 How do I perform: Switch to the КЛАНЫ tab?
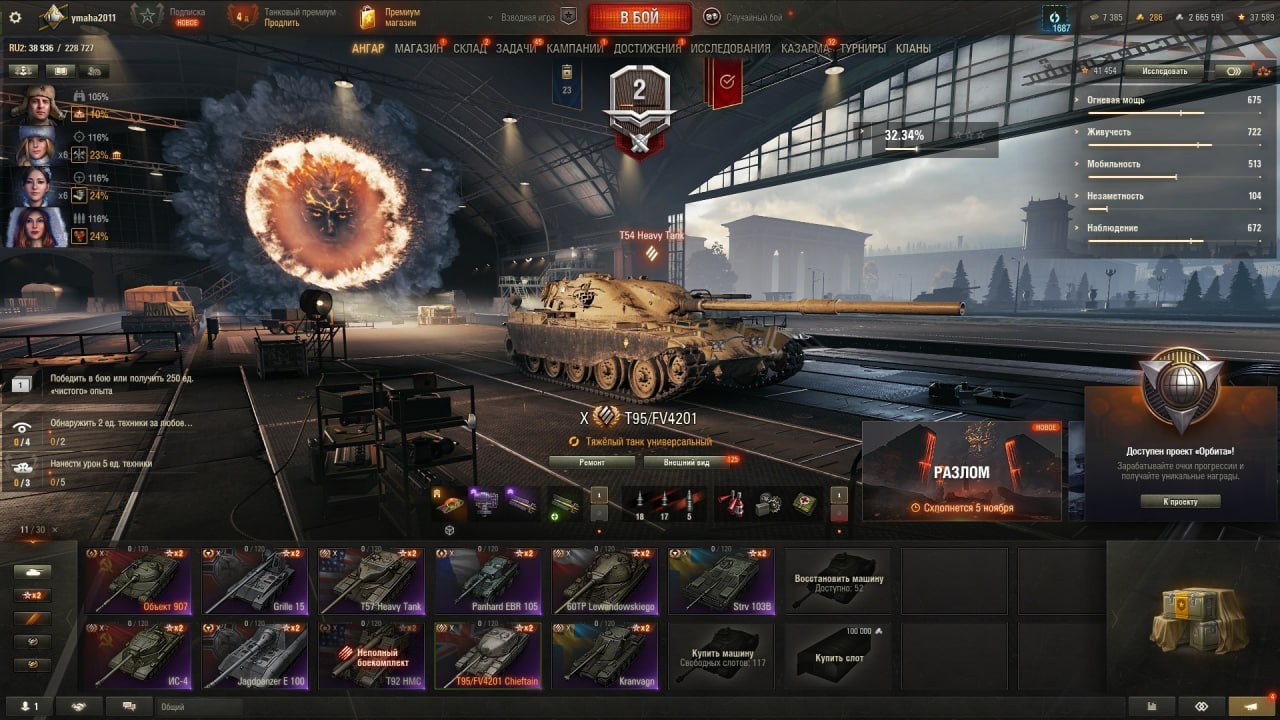tap(913, 48)
